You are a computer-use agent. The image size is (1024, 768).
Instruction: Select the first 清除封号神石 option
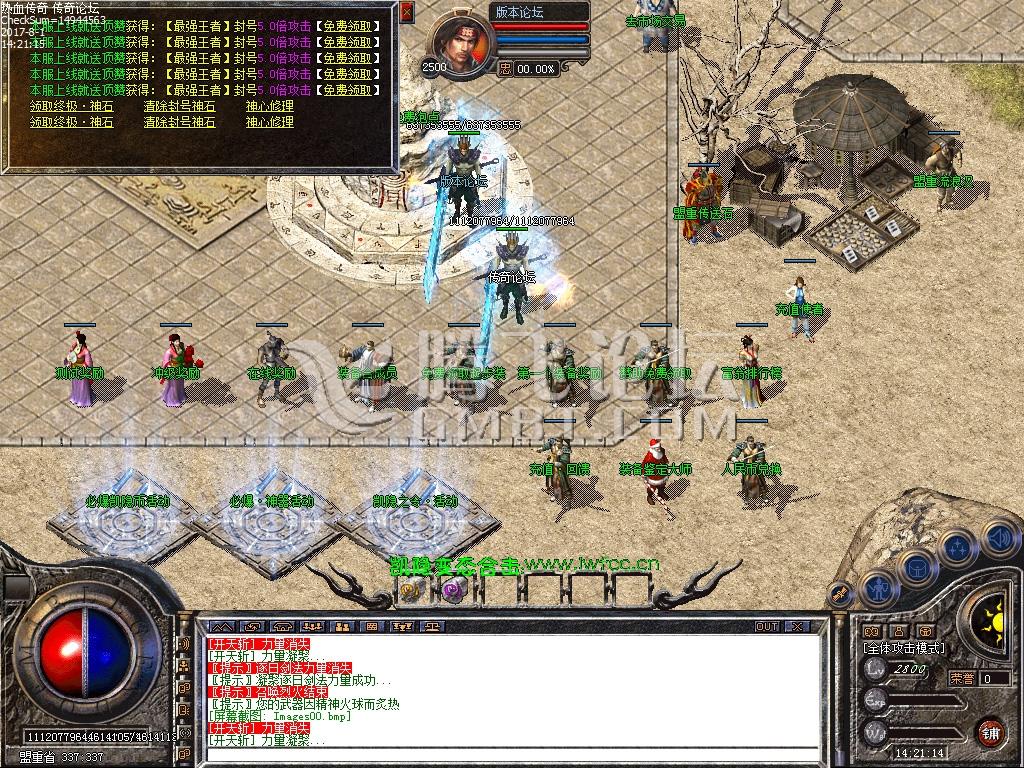[x=179, y=106]
